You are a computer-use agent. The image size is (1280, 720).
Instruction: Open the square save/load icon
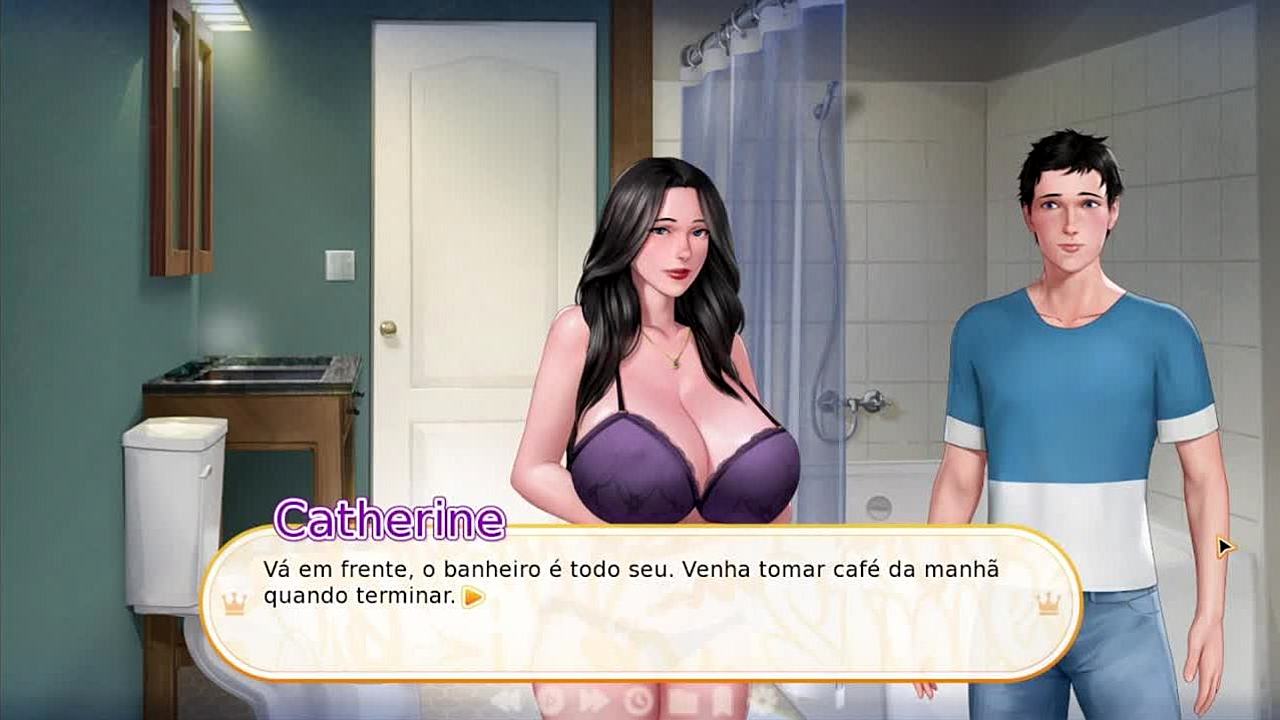tap(683, 701)
